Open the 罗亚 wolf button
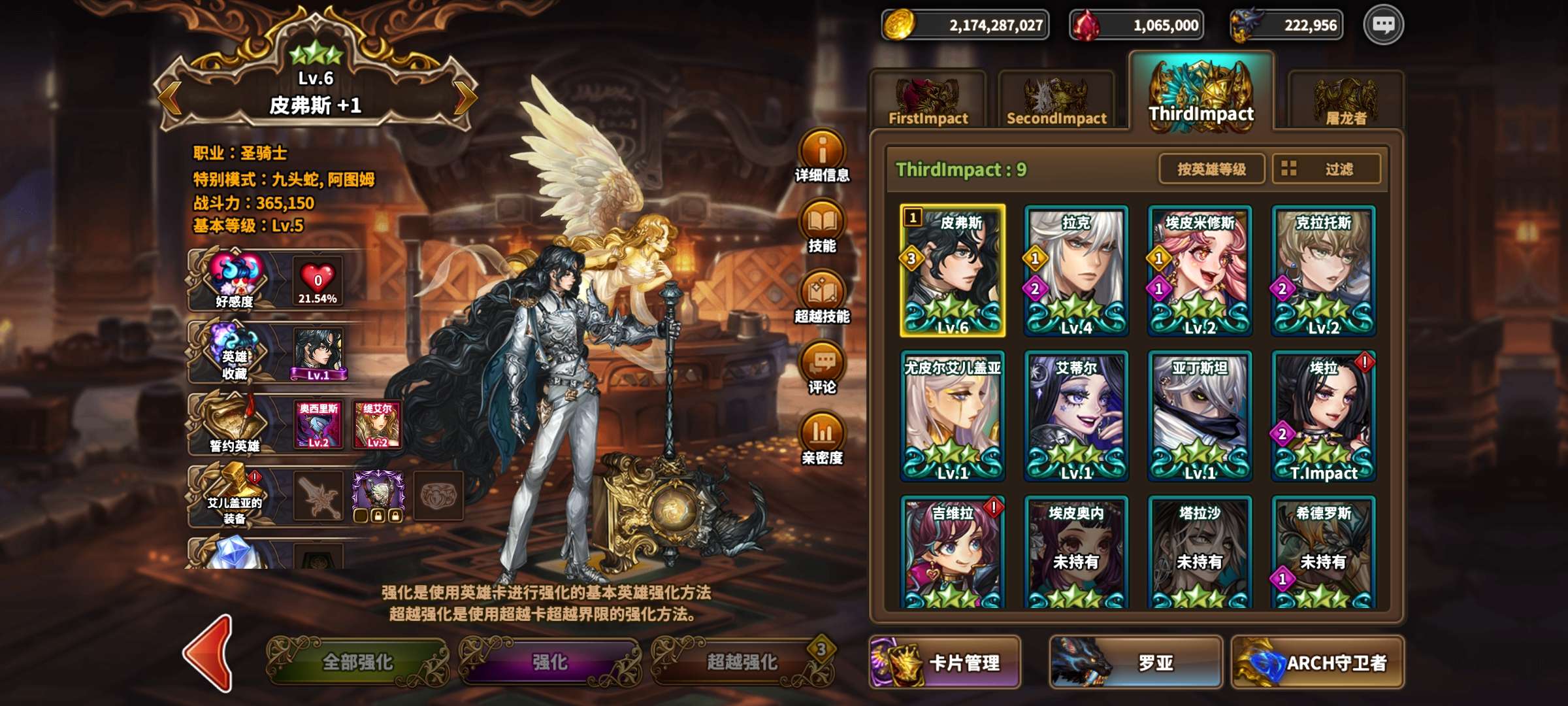This screenshot has width=1568, height=706. pos(1135,663)
